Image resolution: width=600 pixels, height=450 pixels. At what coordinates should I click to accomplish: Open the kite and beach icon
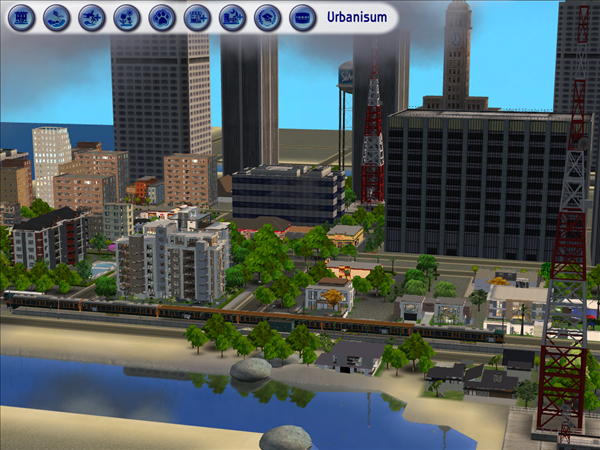click(x=58, y=17)
